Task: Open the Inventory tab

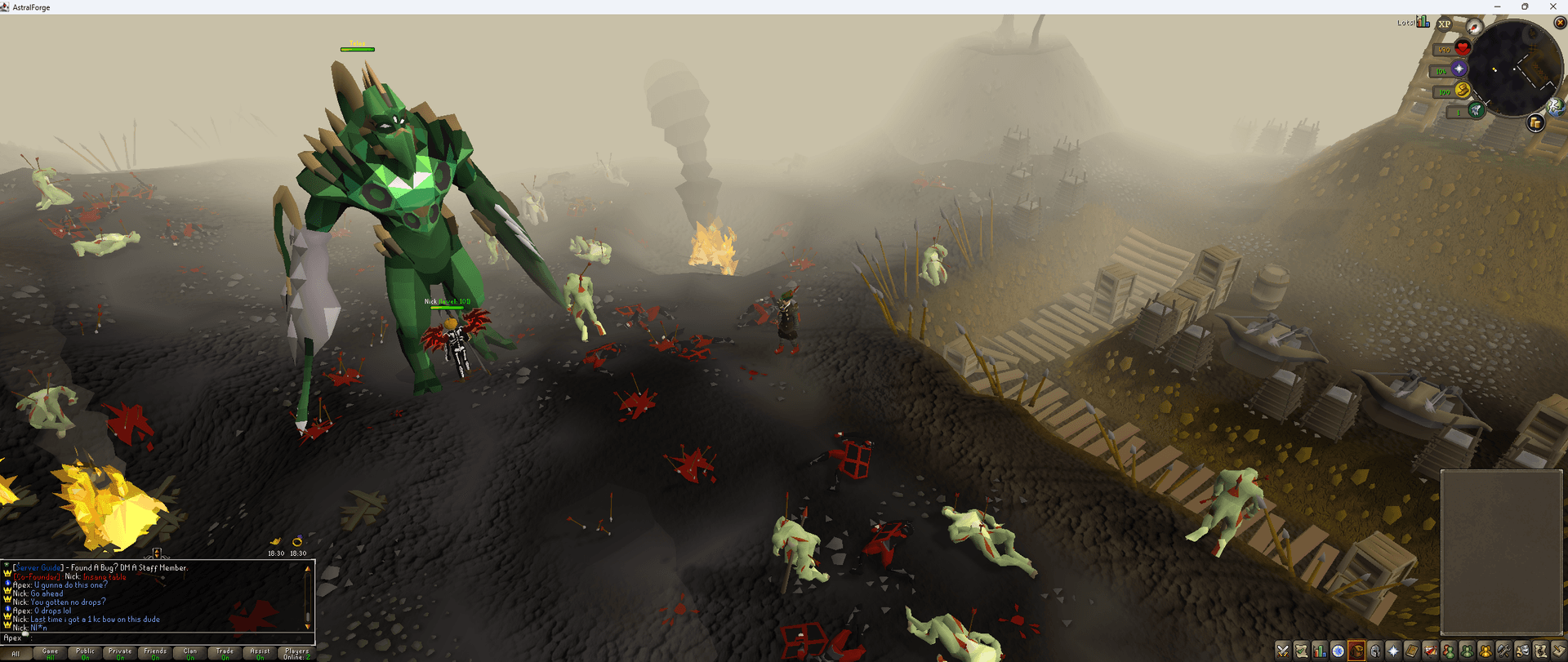Action: pos(1356,650)
